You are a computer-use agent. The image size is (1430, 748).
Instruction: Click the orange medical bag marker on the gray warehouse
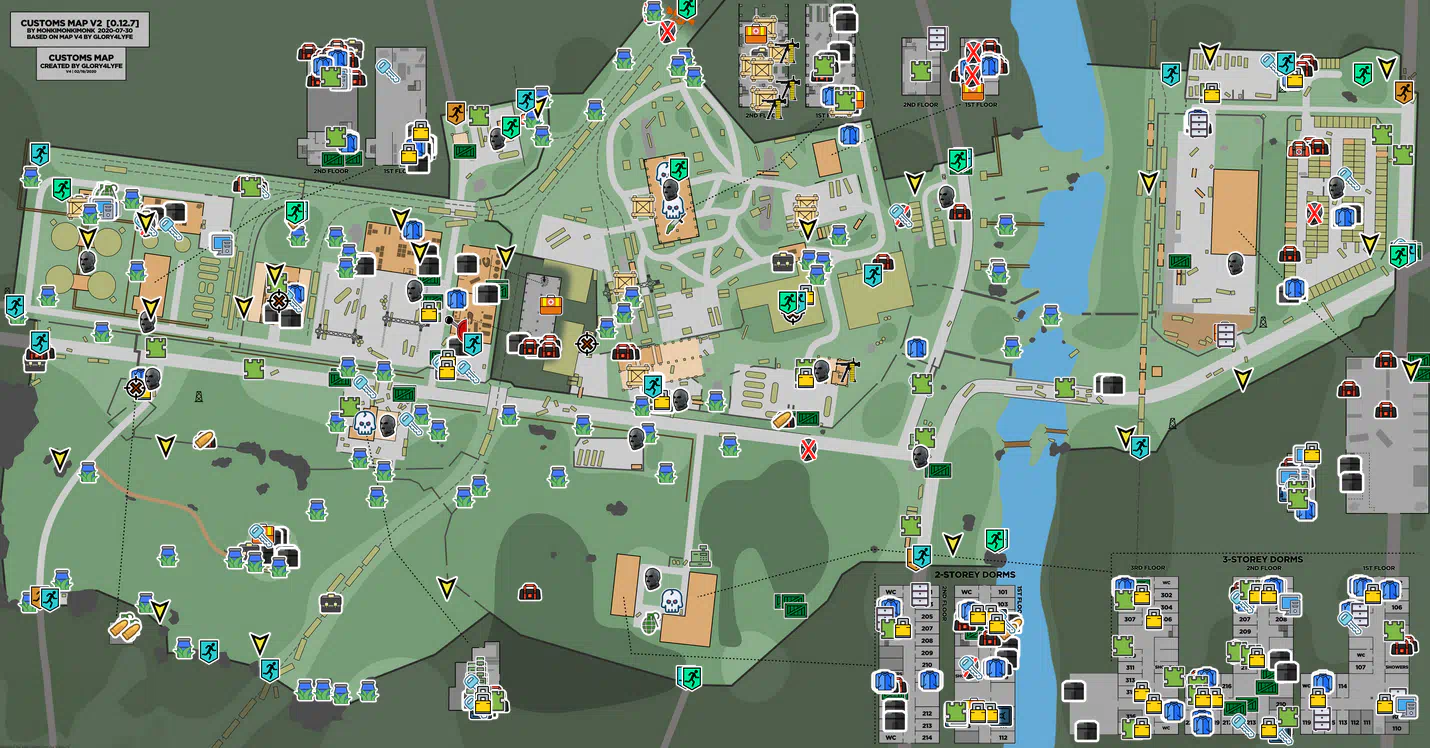coord(549,304)
